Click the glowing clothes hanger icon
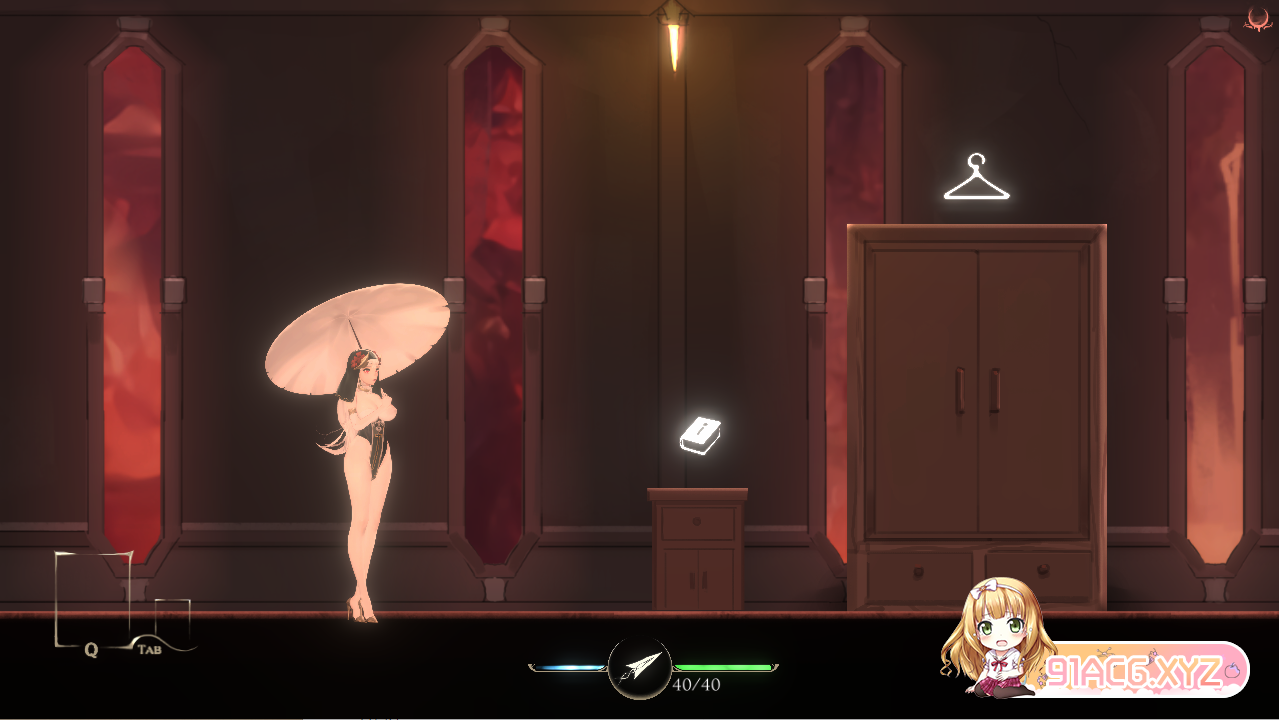This screenshot has height=720, width=1279. pyautogui.click(x=976, y=179)
